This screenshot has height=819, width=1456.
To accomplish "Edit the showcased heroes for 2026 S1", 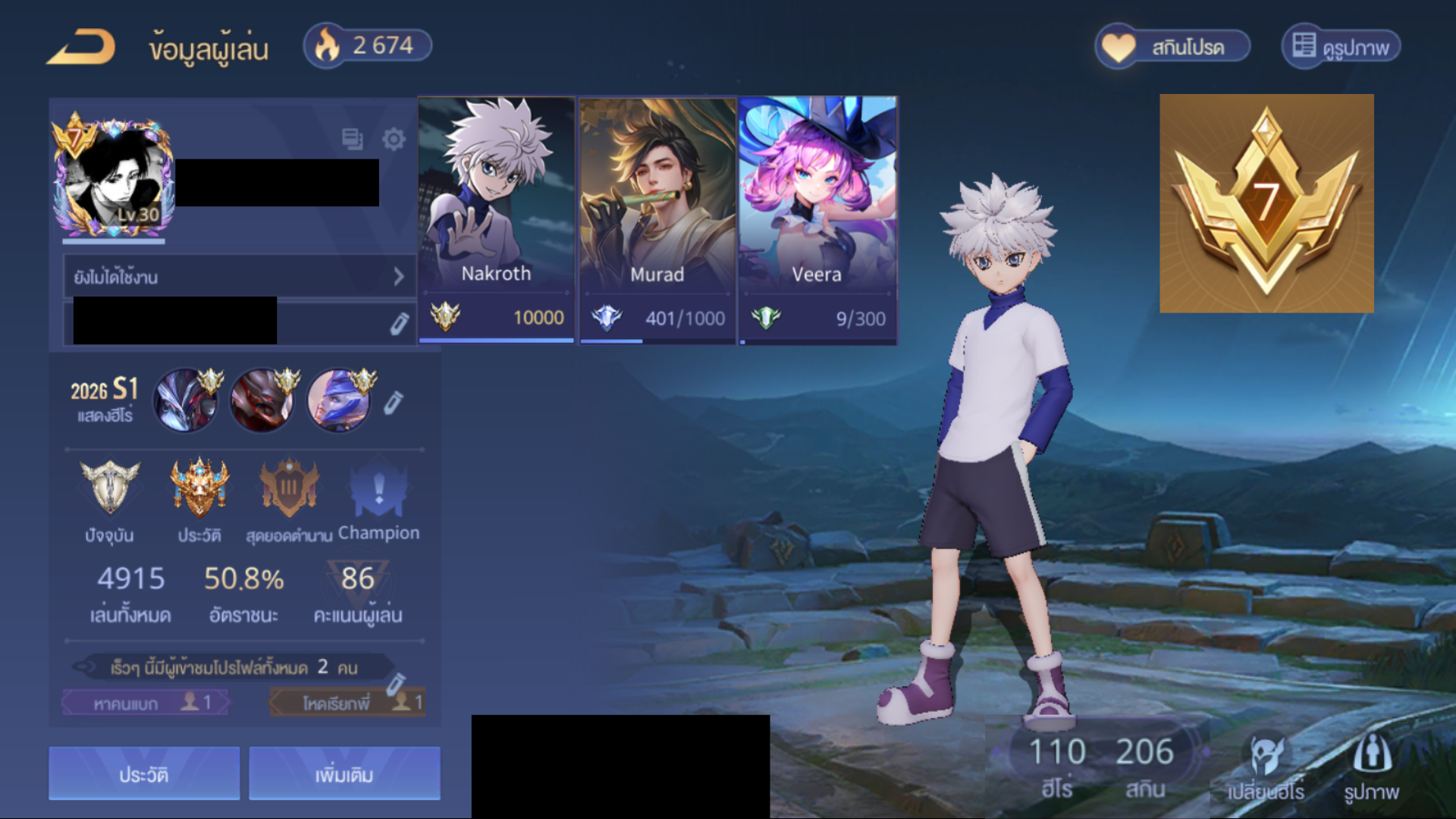I will 393,403.
